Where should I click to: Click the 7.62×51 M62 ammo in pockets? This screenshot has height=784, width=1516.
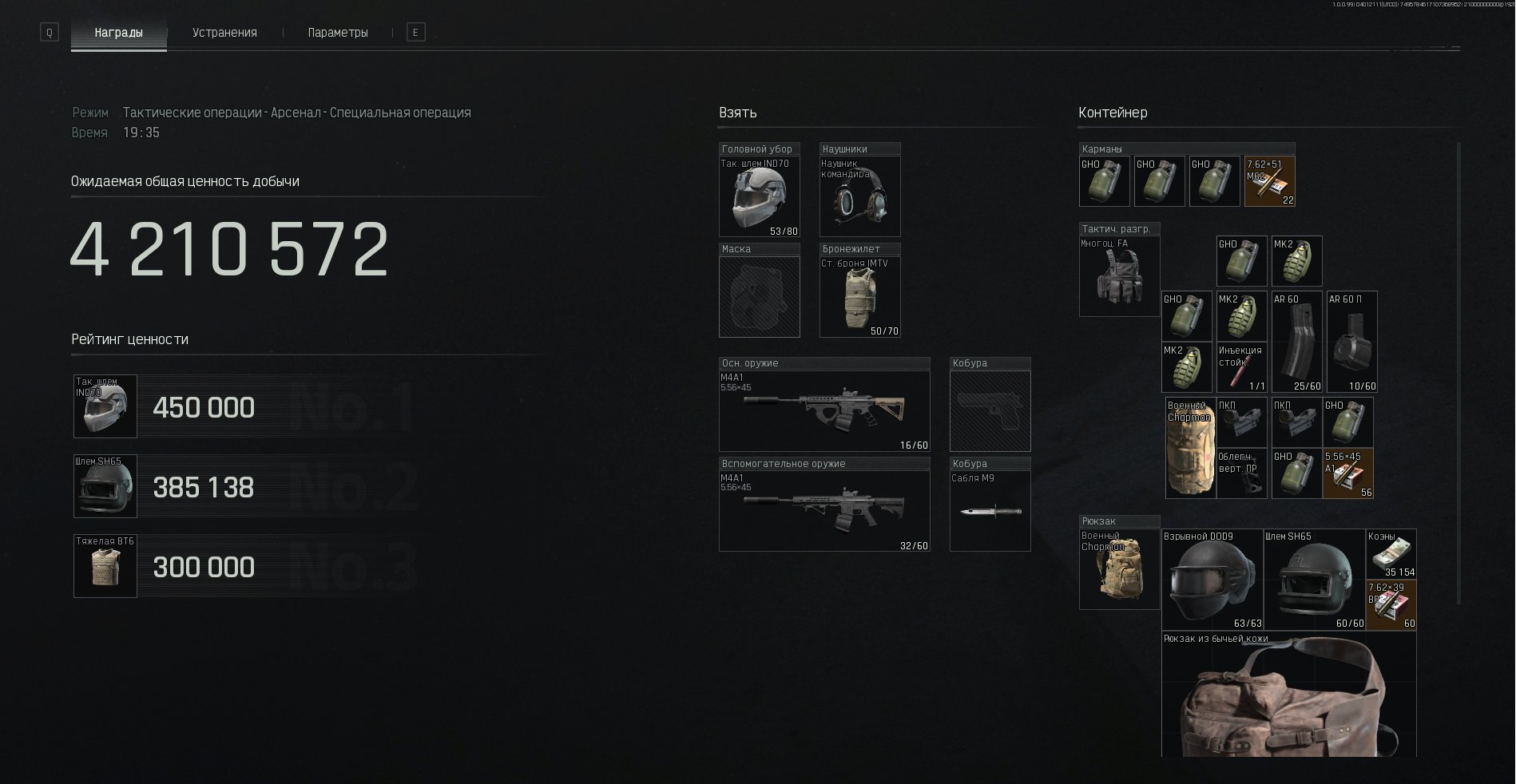pyautogui.click(x=1269, y=182)
